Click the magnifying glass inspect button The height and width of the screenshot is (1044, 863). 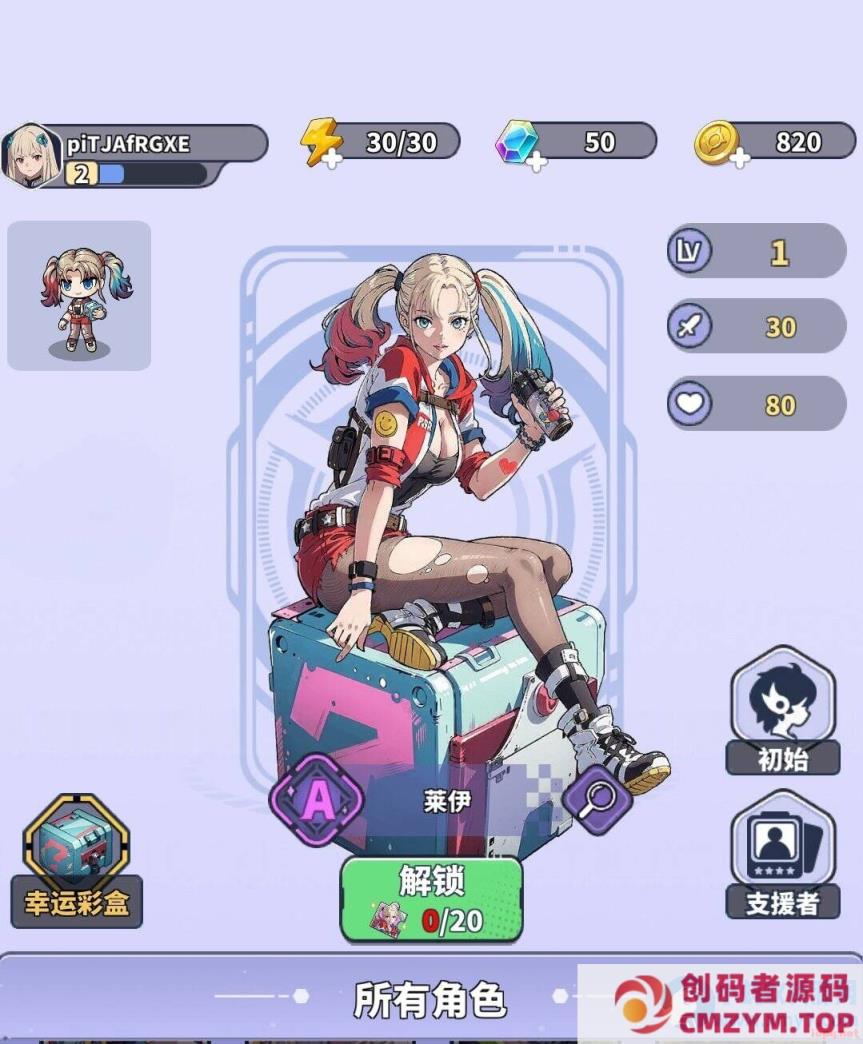597,799
